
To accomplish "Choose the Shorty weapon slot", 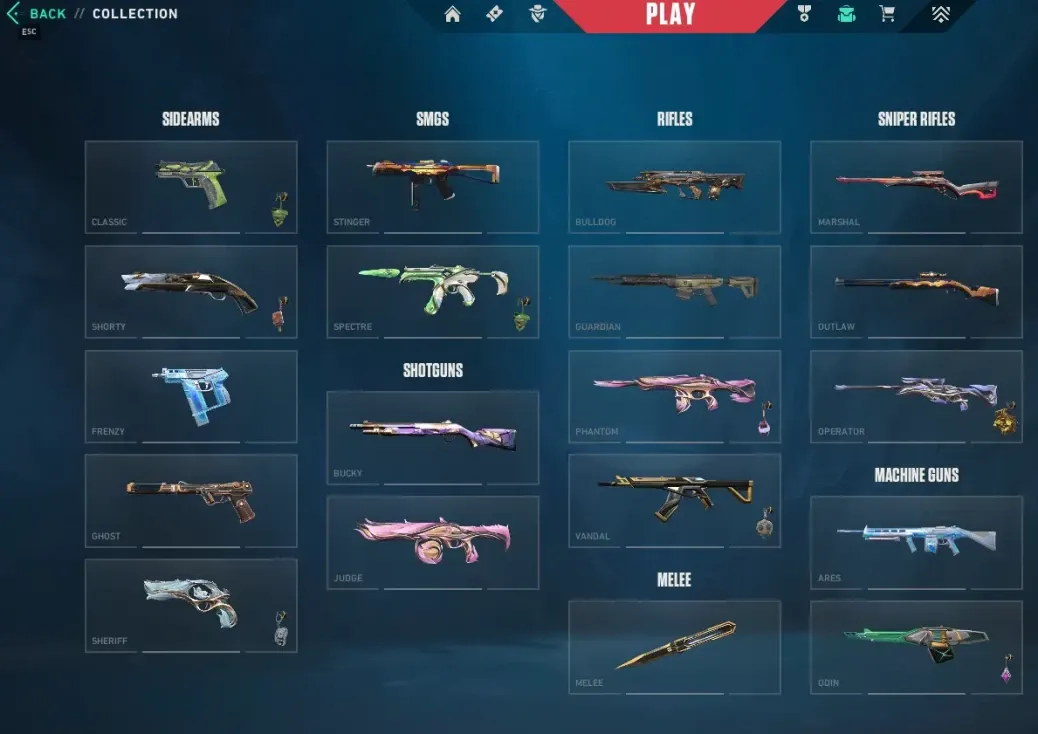I will click(190, 292).
